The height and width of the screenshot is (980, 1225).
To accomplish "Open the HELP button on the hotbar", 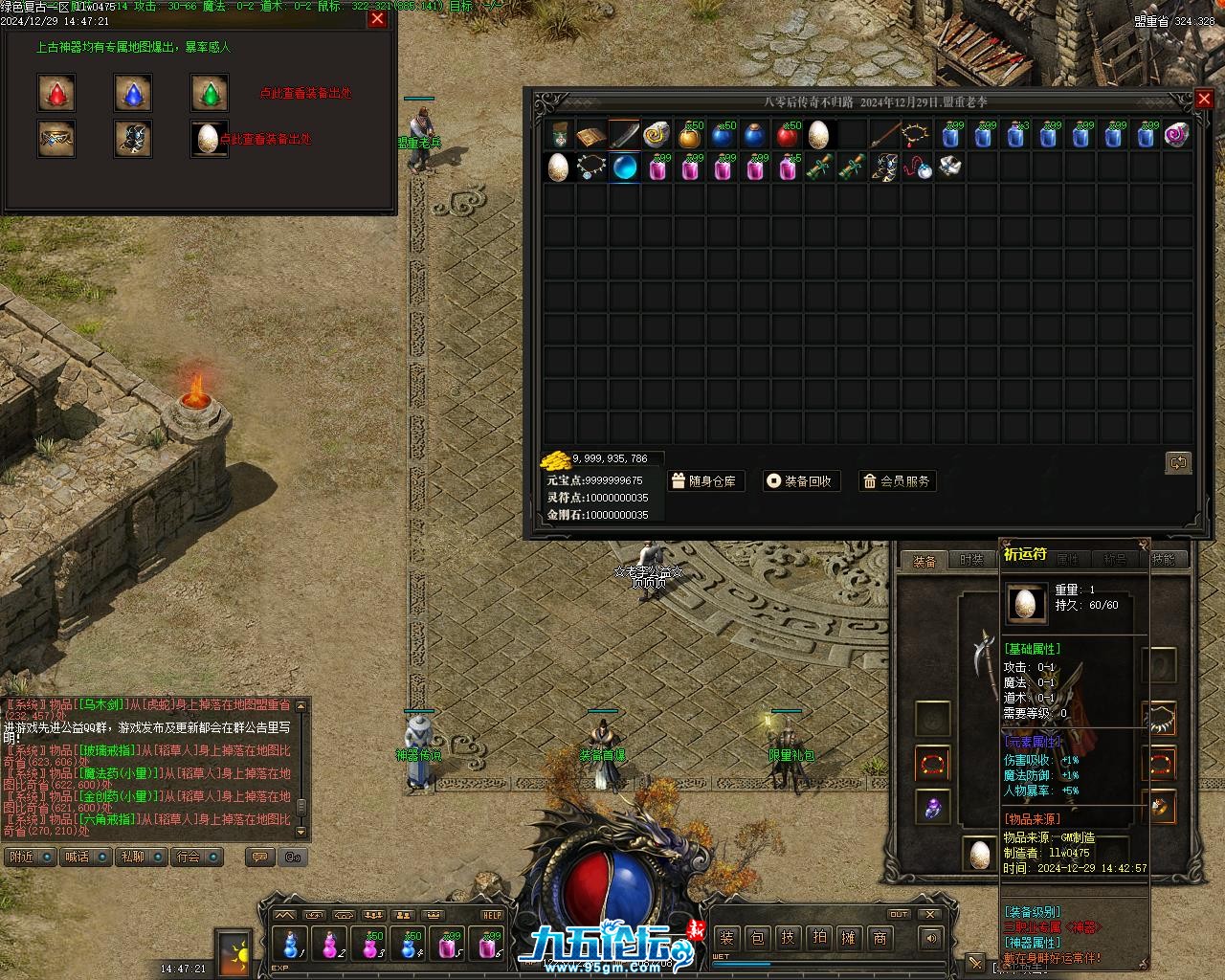I will point(491,915).
